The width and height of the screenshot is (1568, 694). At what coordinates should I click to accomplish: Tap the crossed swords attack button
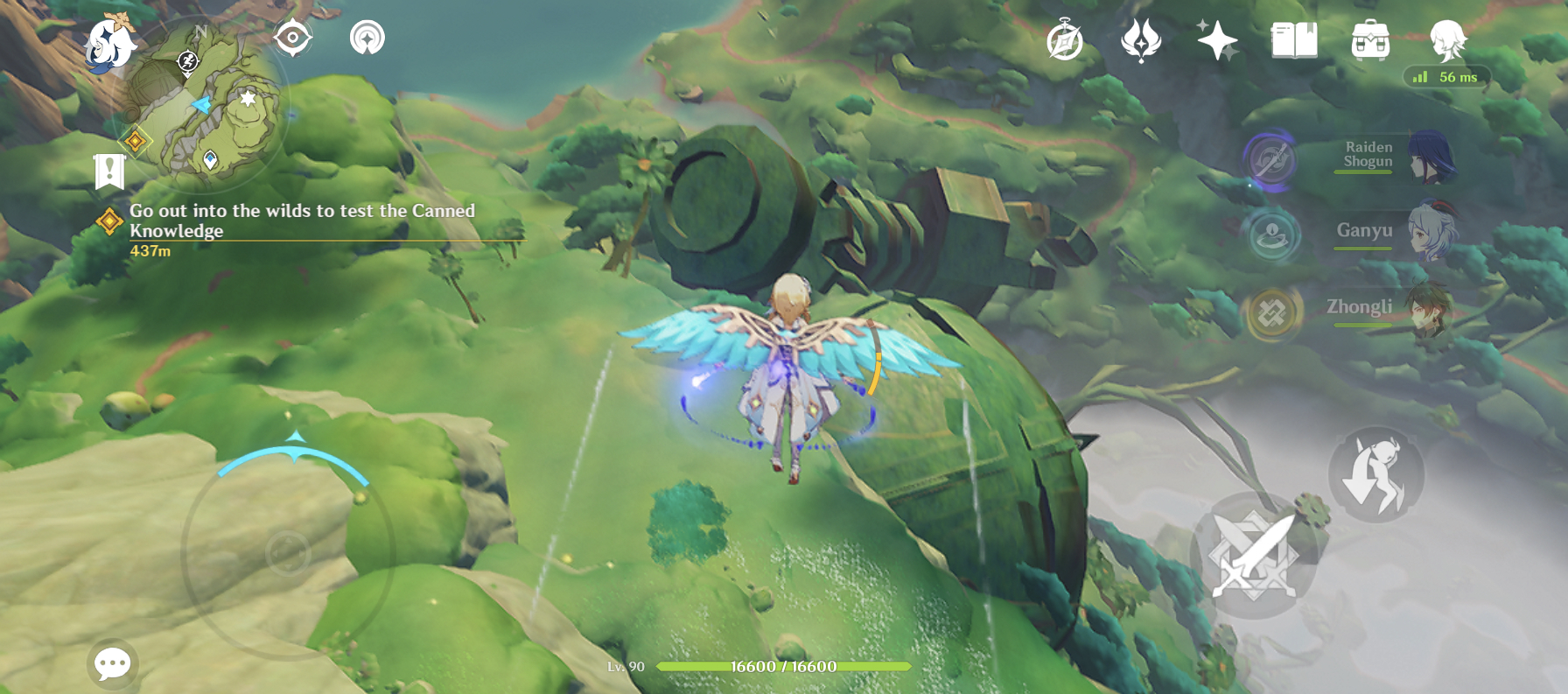tap(1254, 556)
